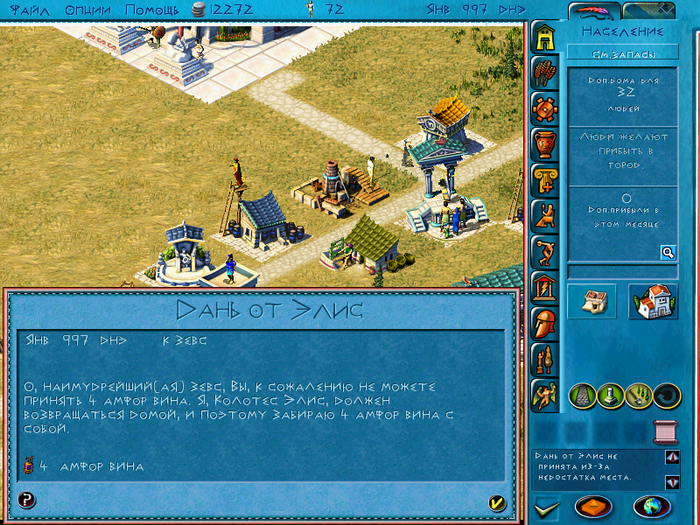The width and height of the screenshot is (700, 525).
Task: Open the amphora distribution tab
Action: click(x=544, y=143)
